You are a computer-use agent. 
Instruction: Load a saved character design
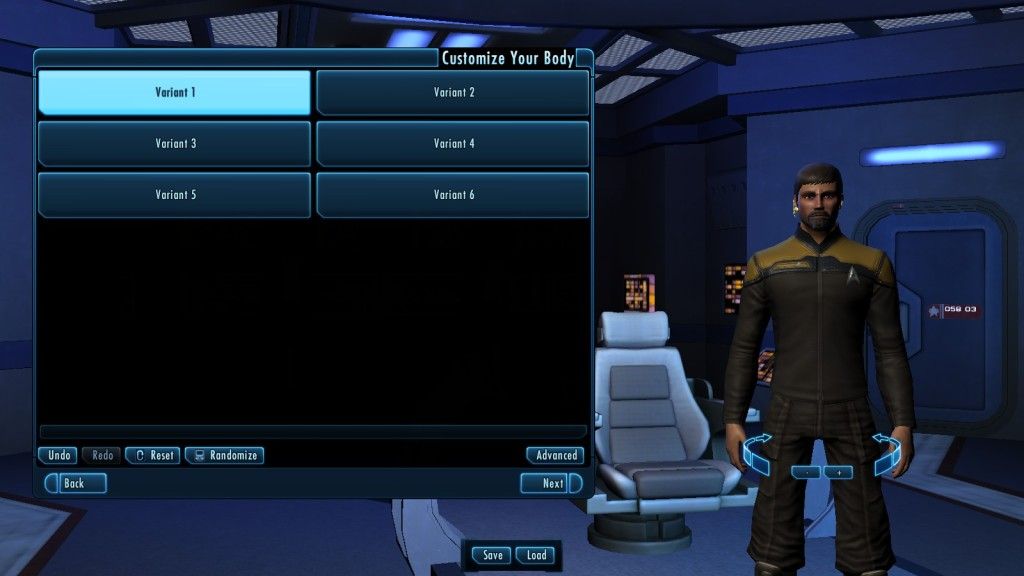[536, 555]
